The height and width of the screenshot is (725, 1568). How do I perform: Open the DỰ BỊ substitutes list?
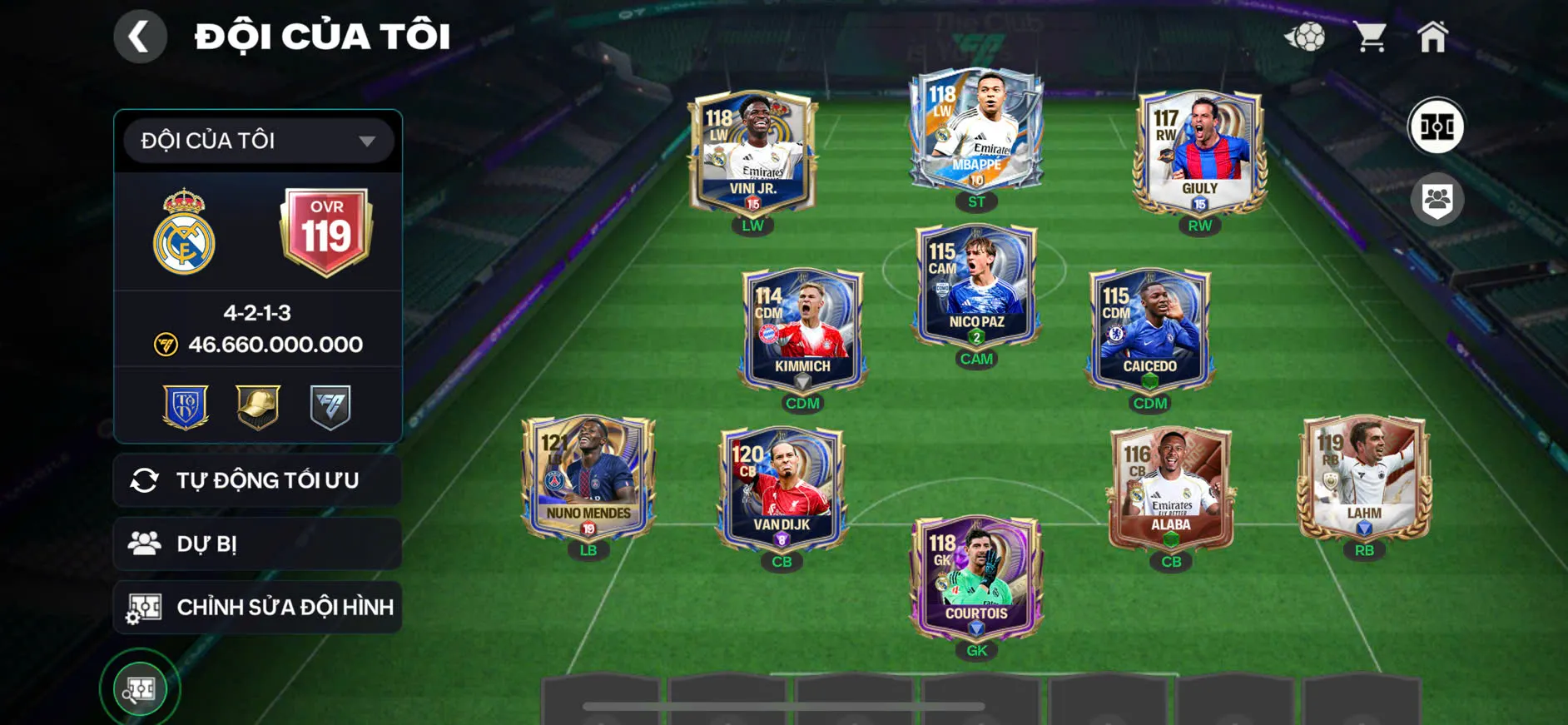point(258,544)
